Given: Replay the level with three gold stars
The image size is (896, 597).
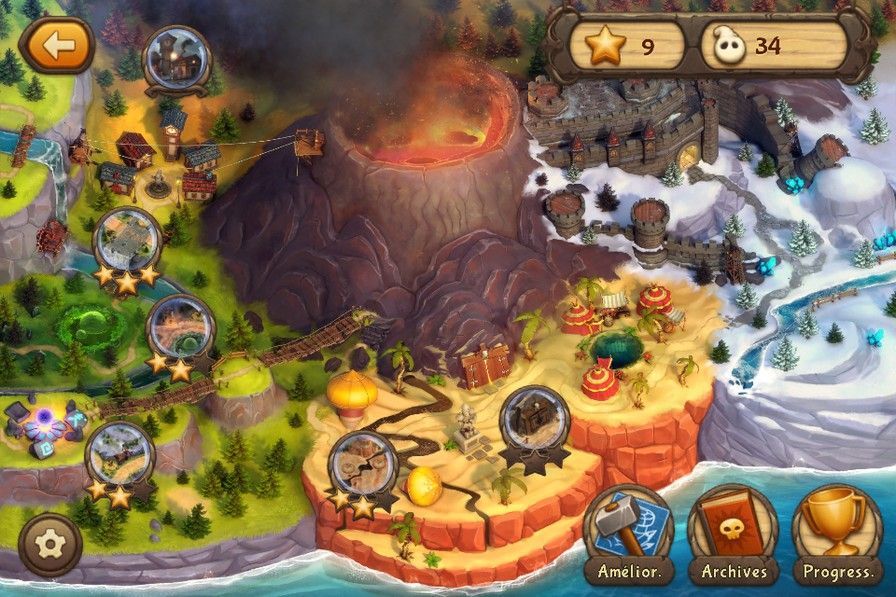Looking at the screenshot, I should [127, 242].
